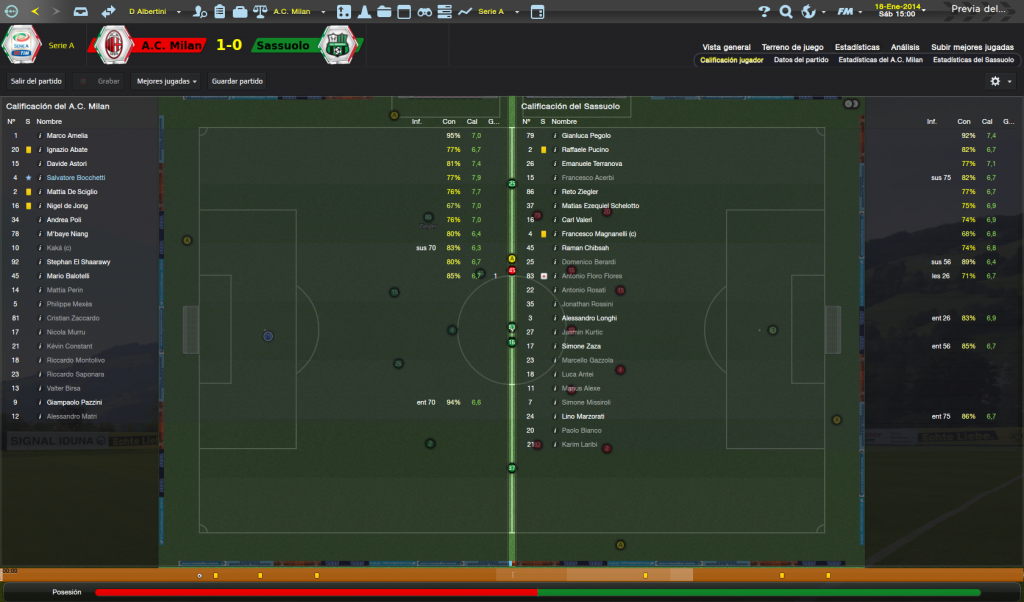Select the Análisis tab

coord(905,47)
